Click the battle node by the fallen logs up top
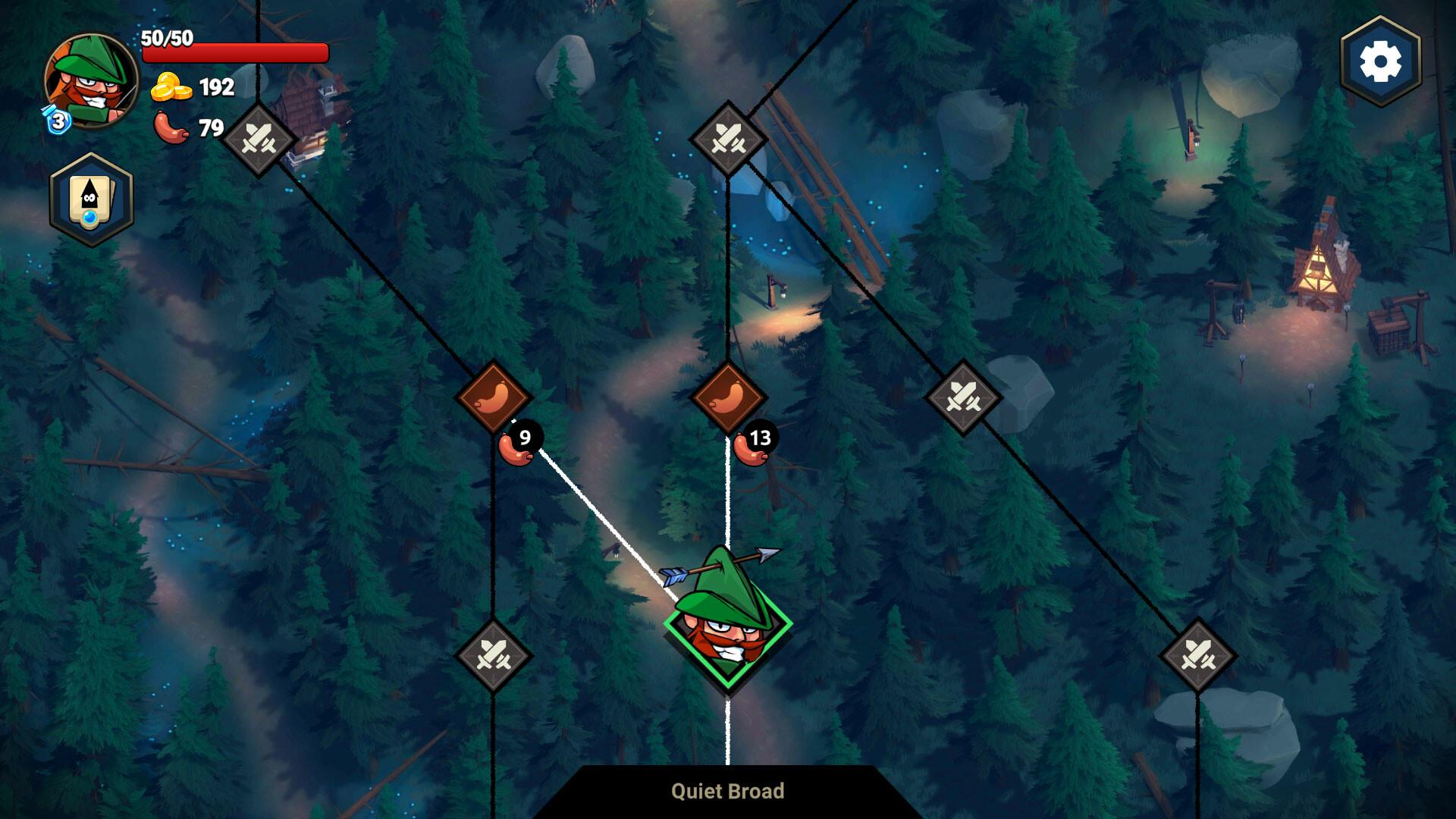Viewport: 1456px width, 819px height. pos(727,140)
